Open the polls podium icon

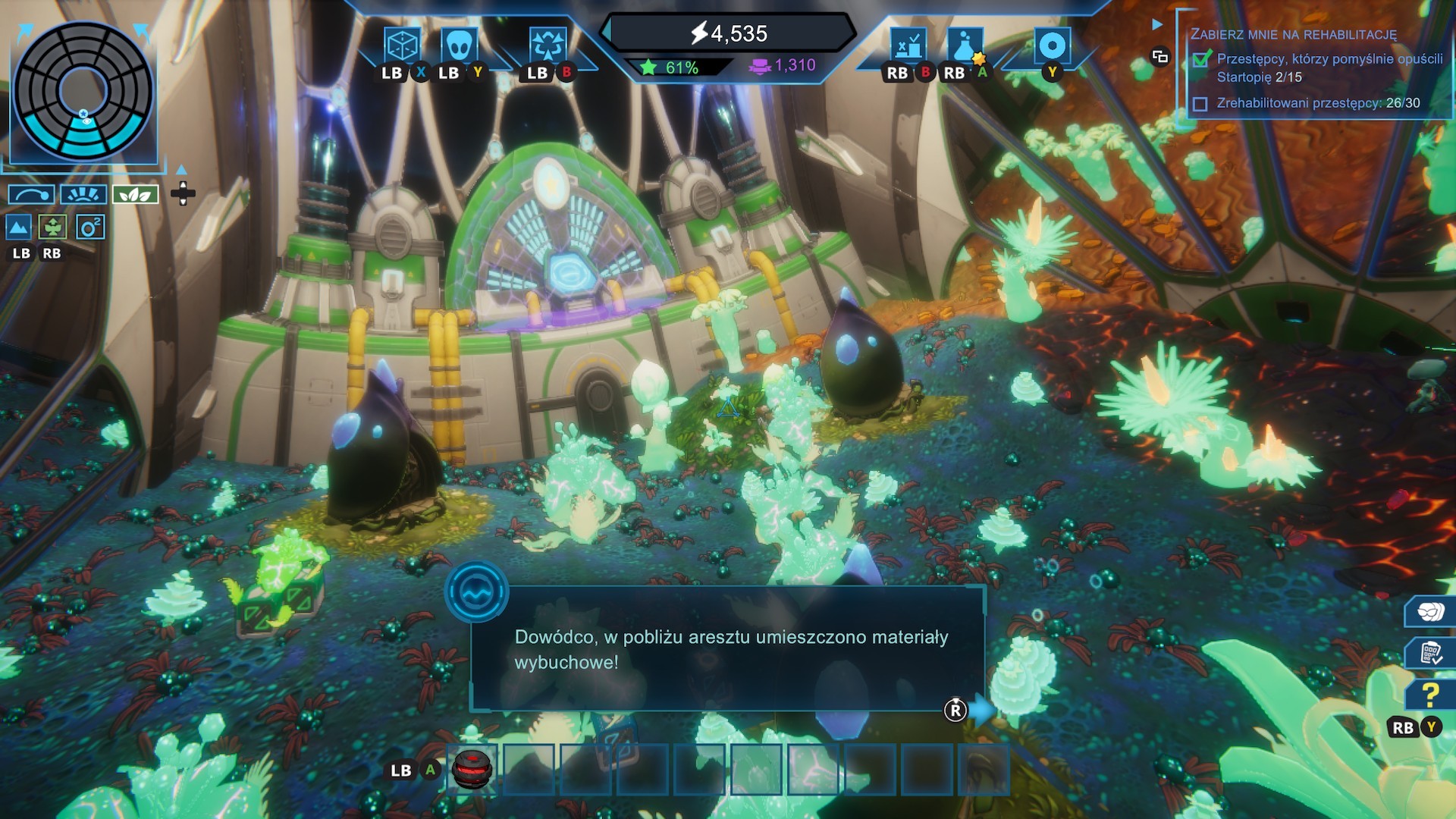pyautogui.click(x=908, y=46)
